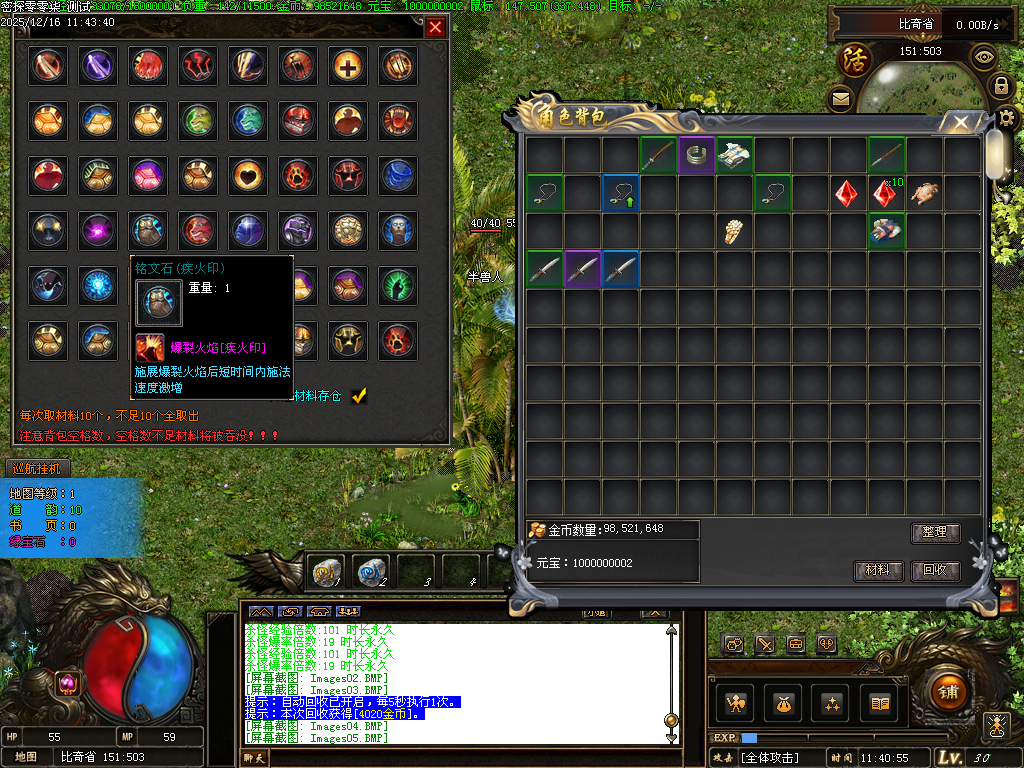
Task: Use the first hotbar scroll slot
Action: click(326, 572)
